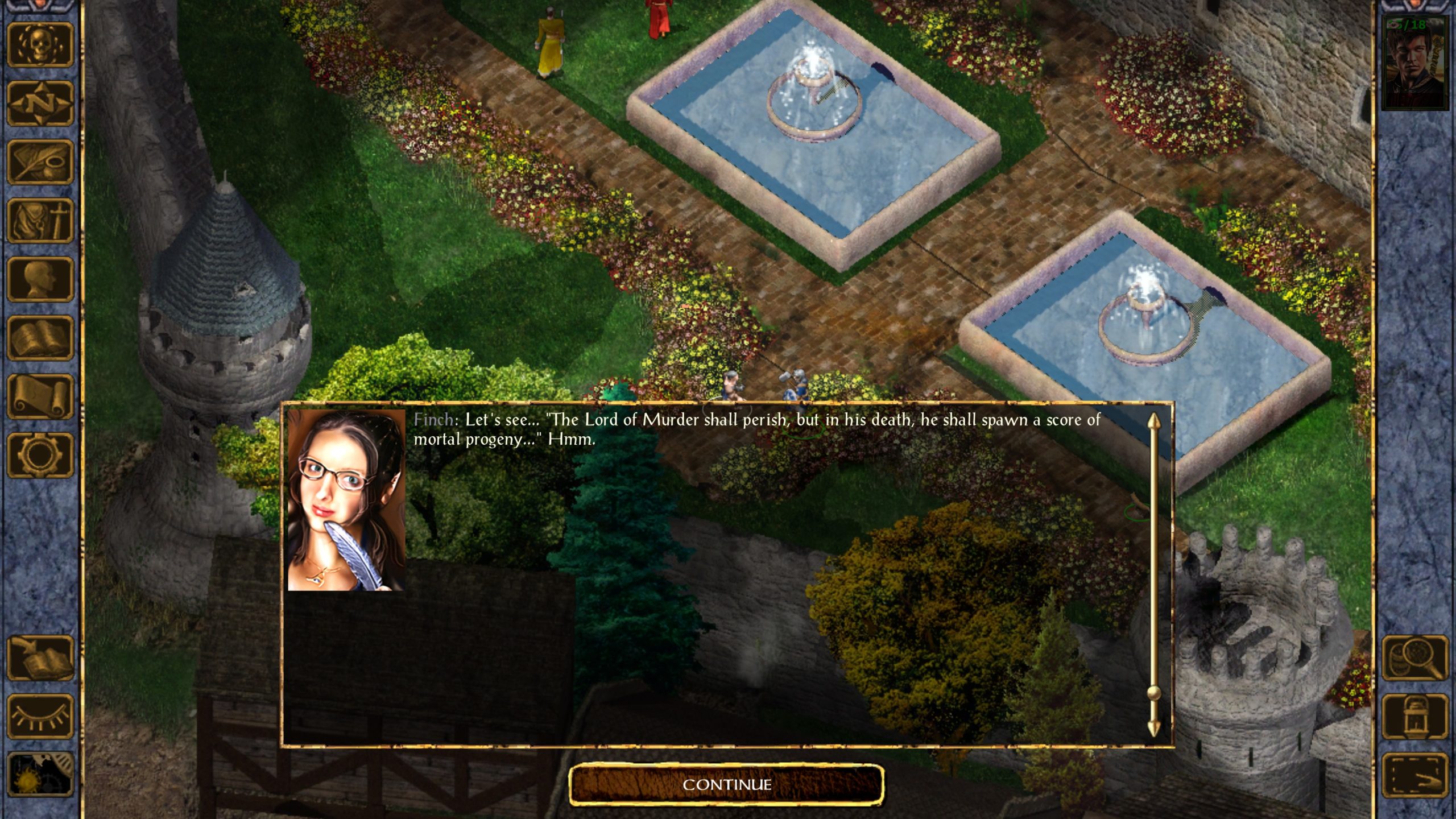This screenshot has width=1456, height=819.
Task: Toggle party AI lantern icon
Action: pos(1414,717)
